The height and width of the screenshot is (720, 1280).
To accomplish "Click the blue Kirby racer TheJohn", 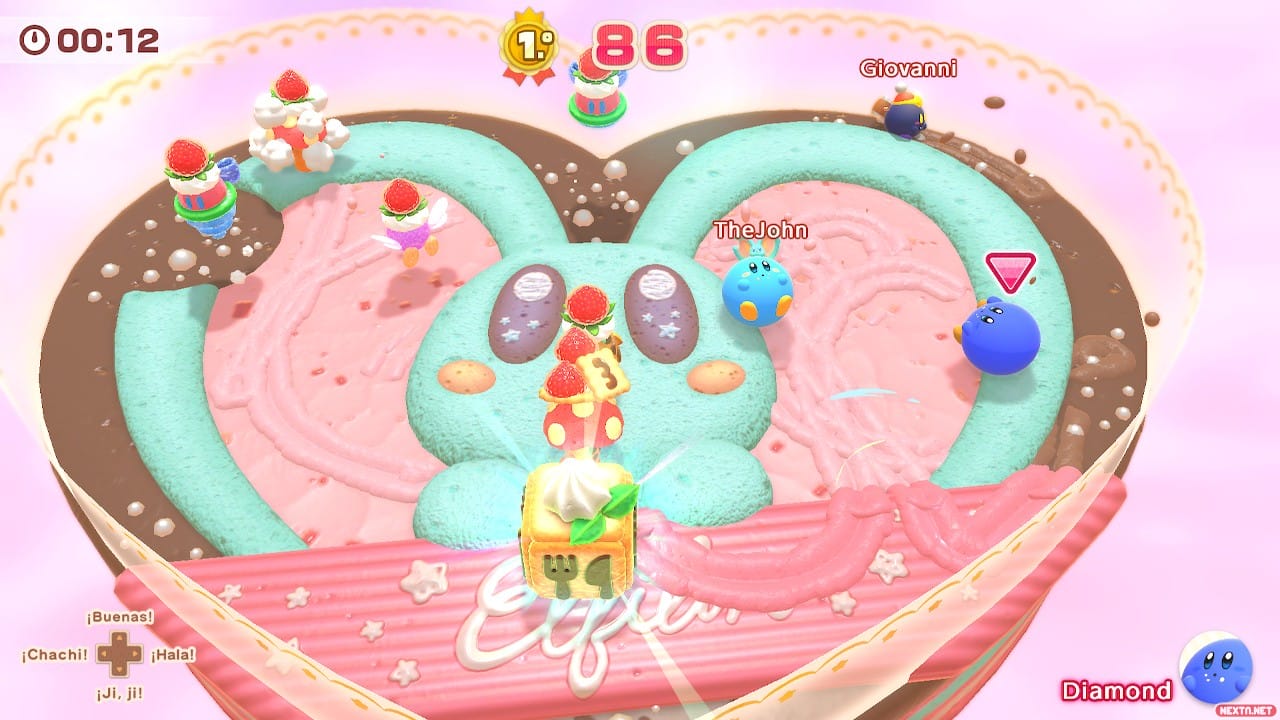I will point(758,290).
